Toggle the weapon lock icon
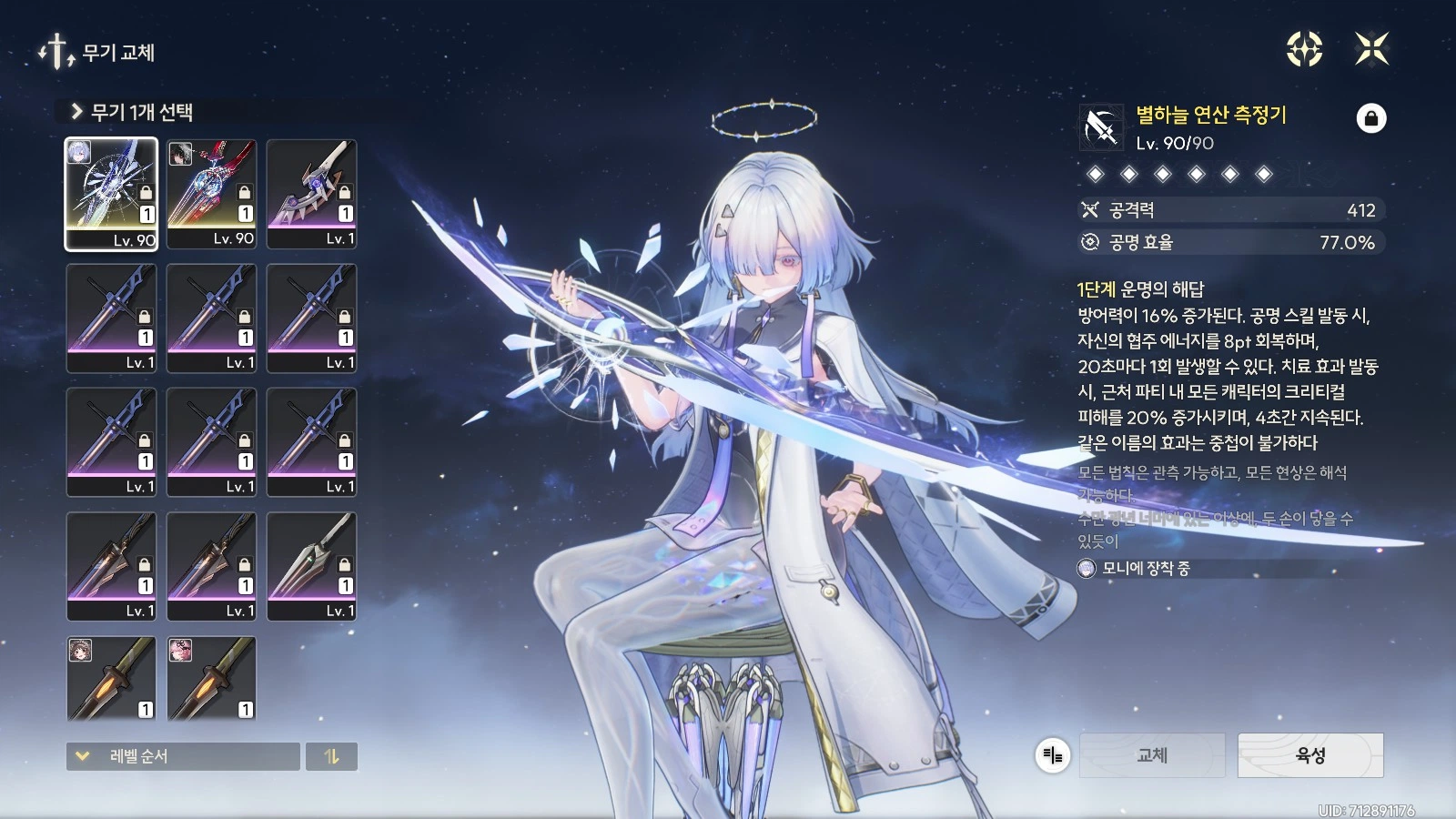The image size is (1456, 819). [1371, 118]
